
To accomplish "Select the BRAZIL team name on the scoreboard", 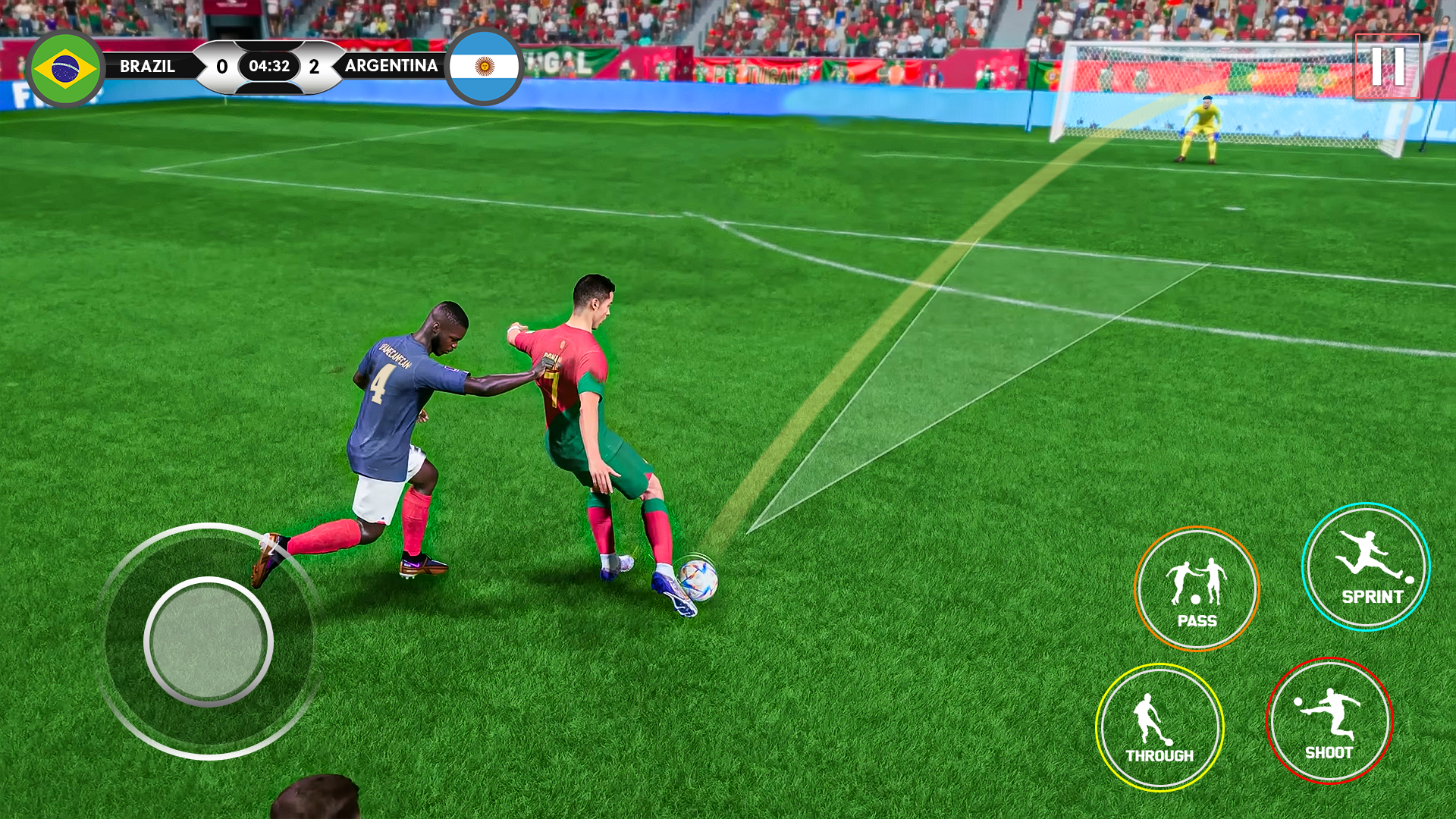I will coord(149,67).
